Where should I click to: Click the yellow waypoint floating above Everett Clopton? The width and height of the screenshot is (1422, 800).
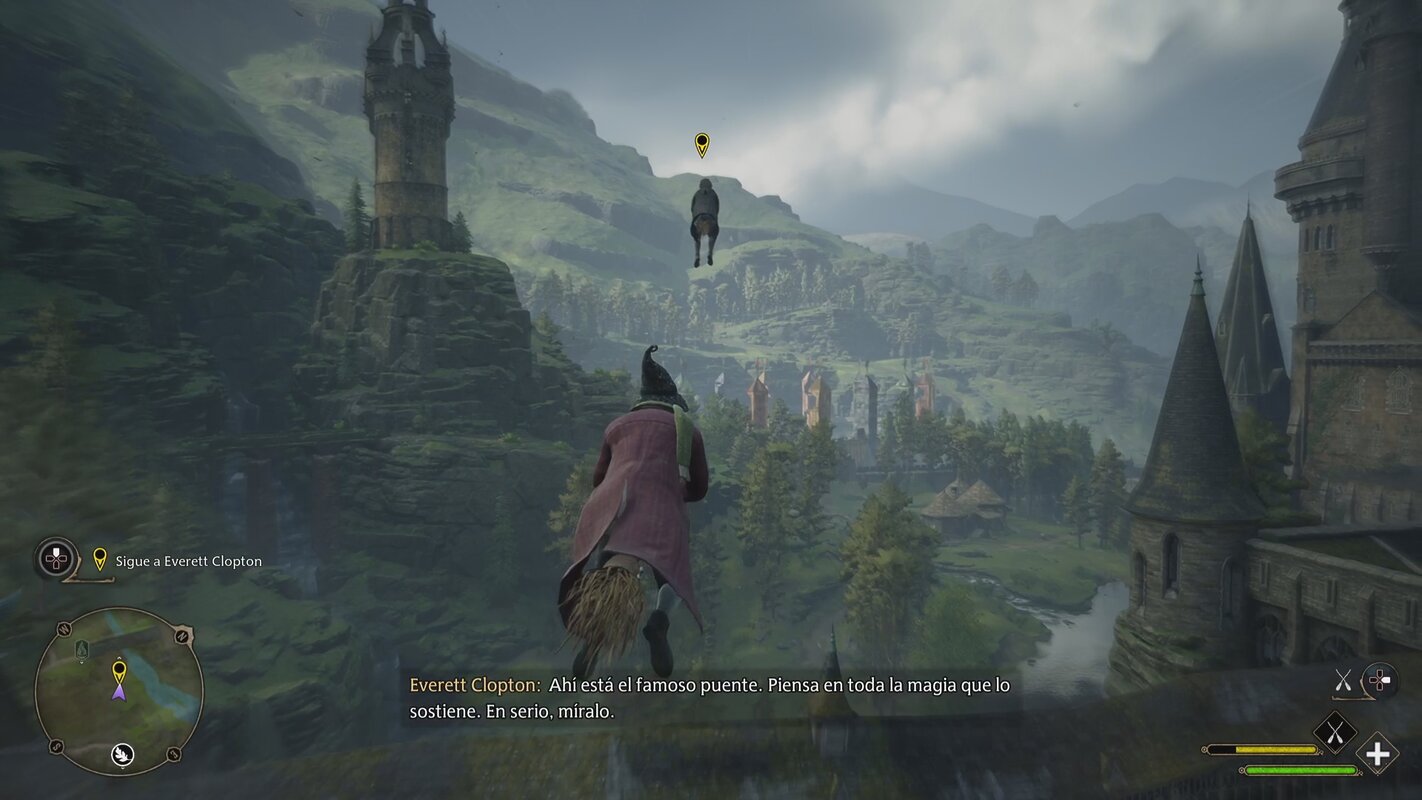pos(704,145)
